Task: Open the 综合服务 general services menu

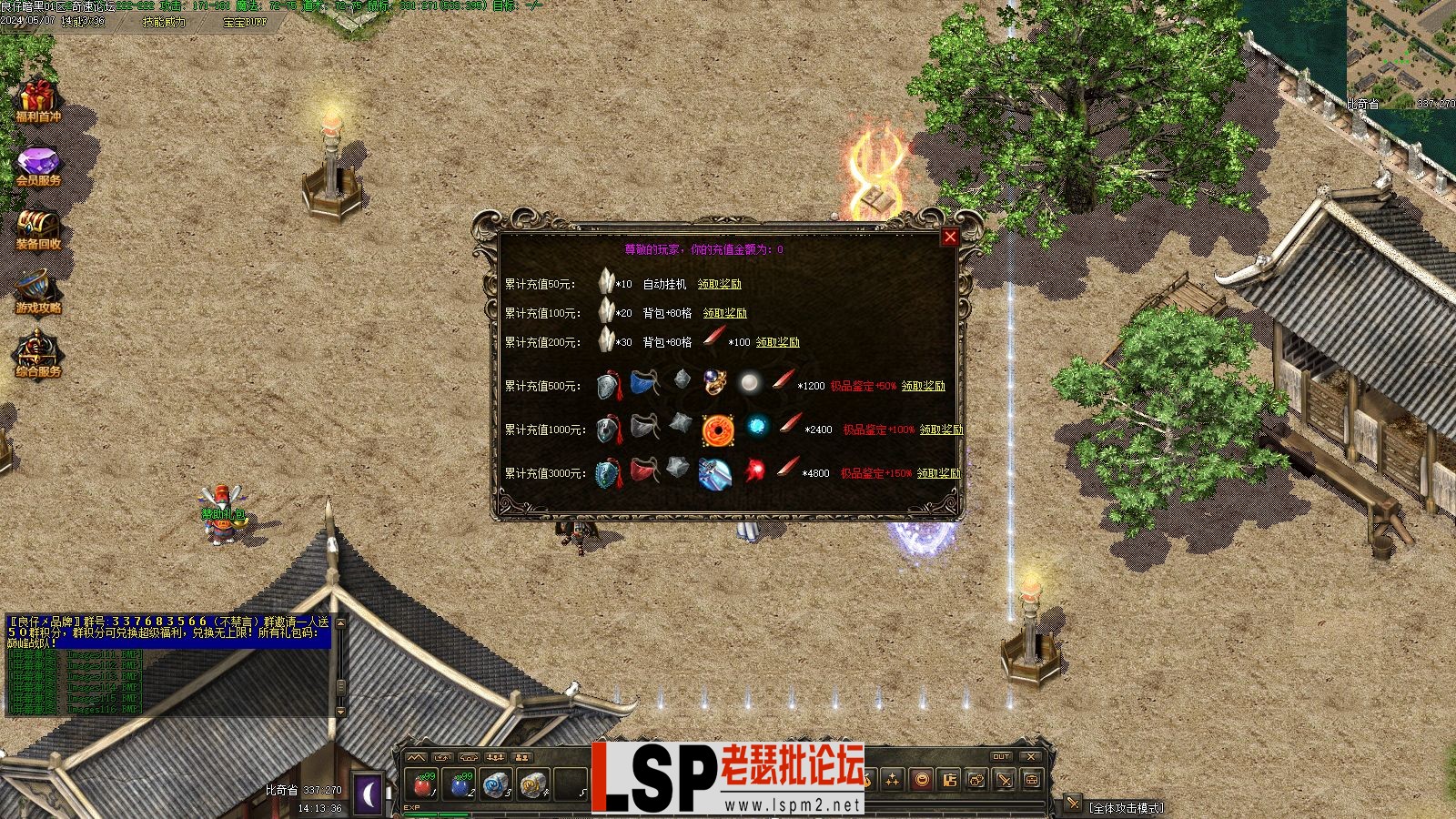Action: tap(37, 355)
